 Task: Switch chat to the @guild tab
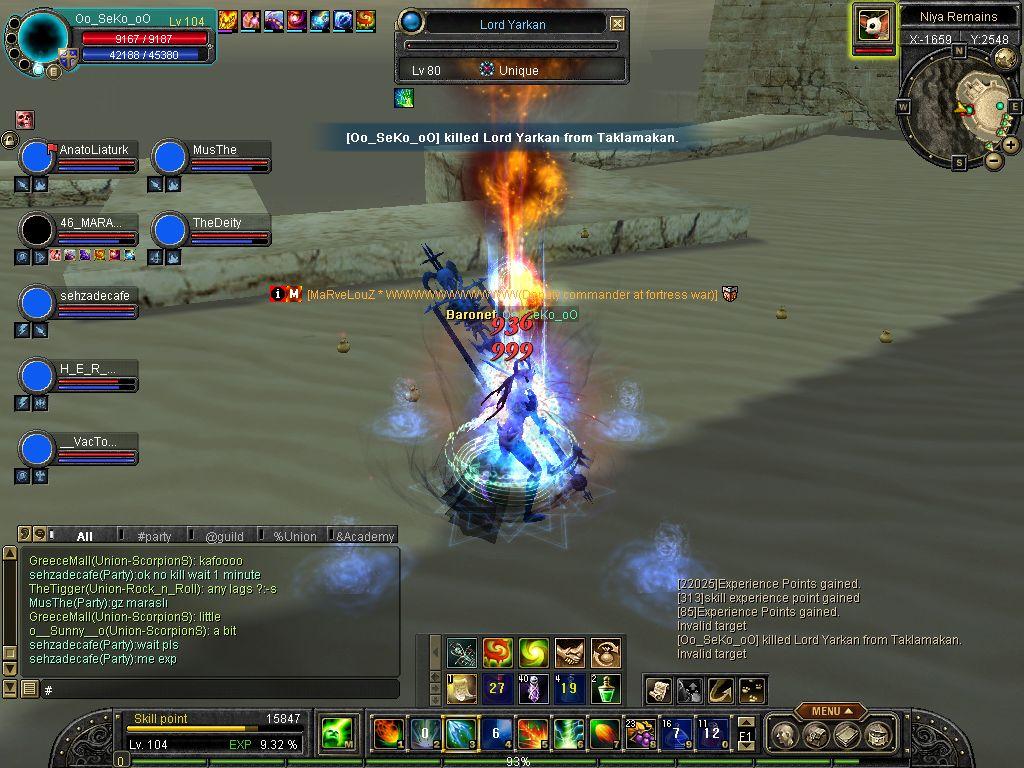coord(224,536)
